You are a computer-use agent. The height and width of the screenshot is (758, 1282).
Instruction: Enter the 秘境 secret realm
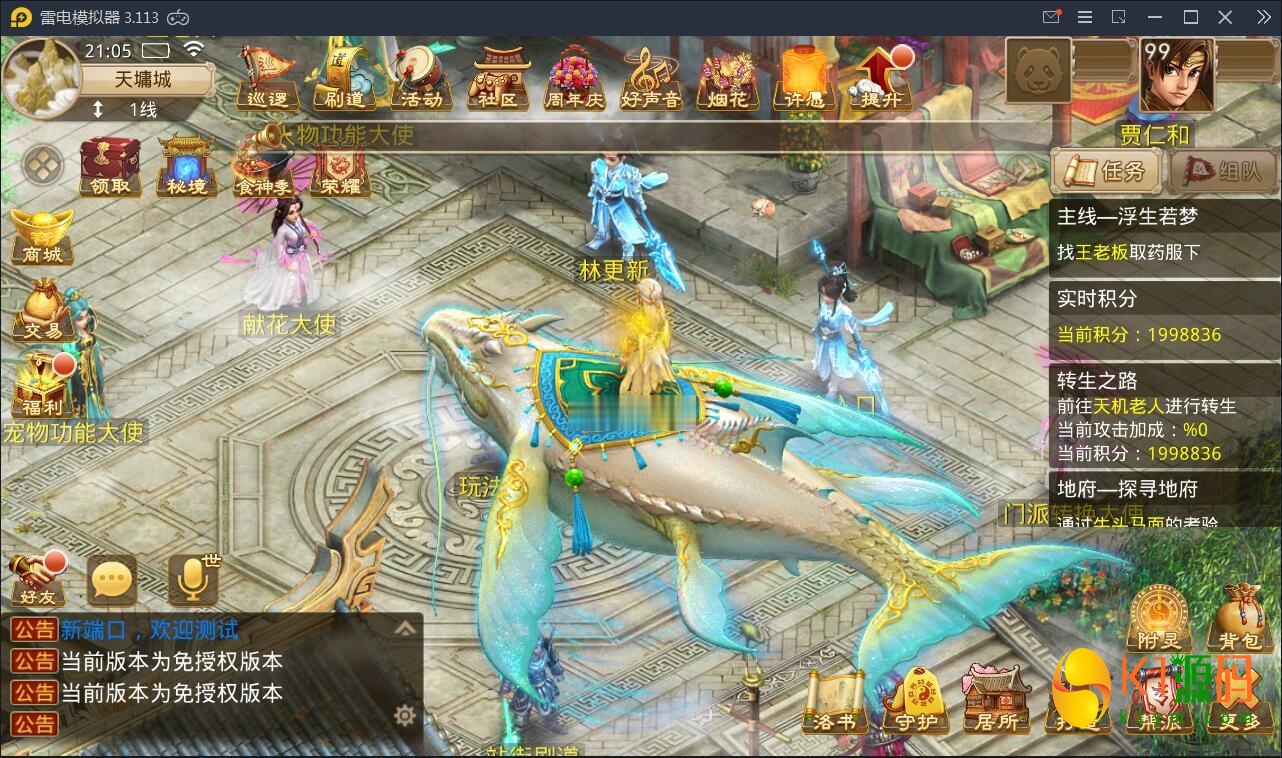coord(186,168)
